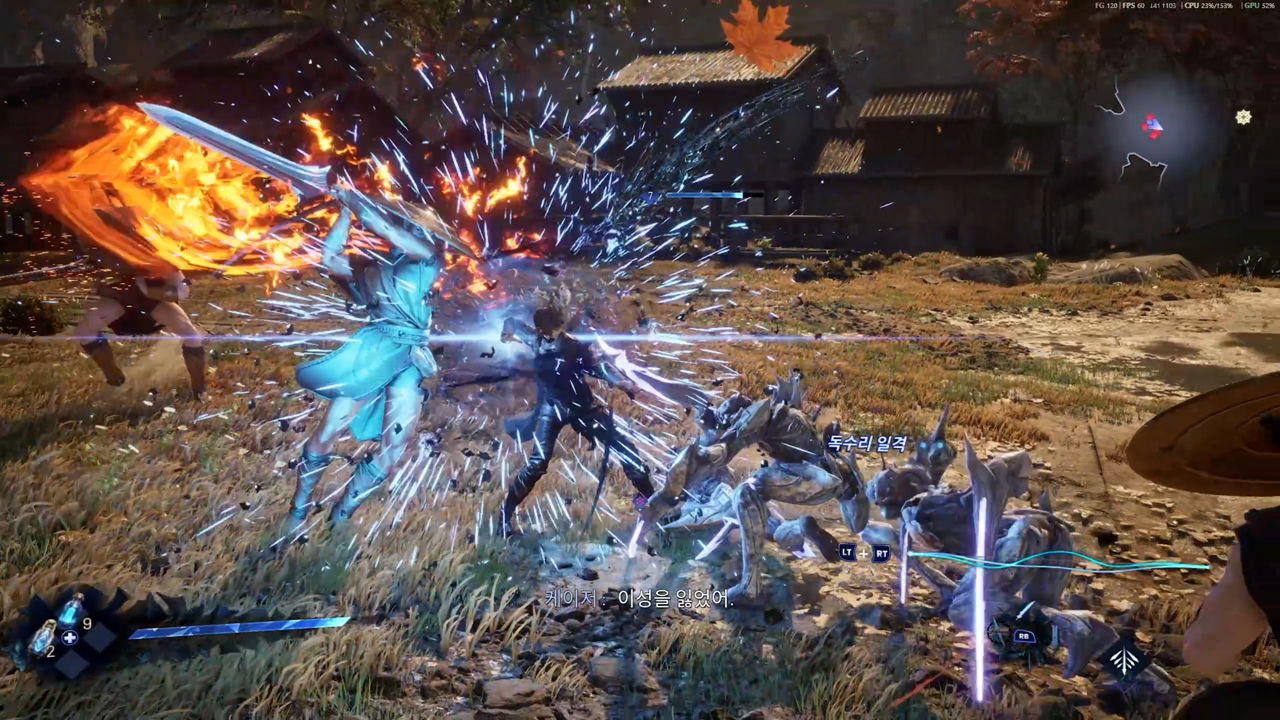Viewport: 1280px width, 720px height.
Task: Click the star-shaped marker beside the minimap
Action: (1243, 117)
